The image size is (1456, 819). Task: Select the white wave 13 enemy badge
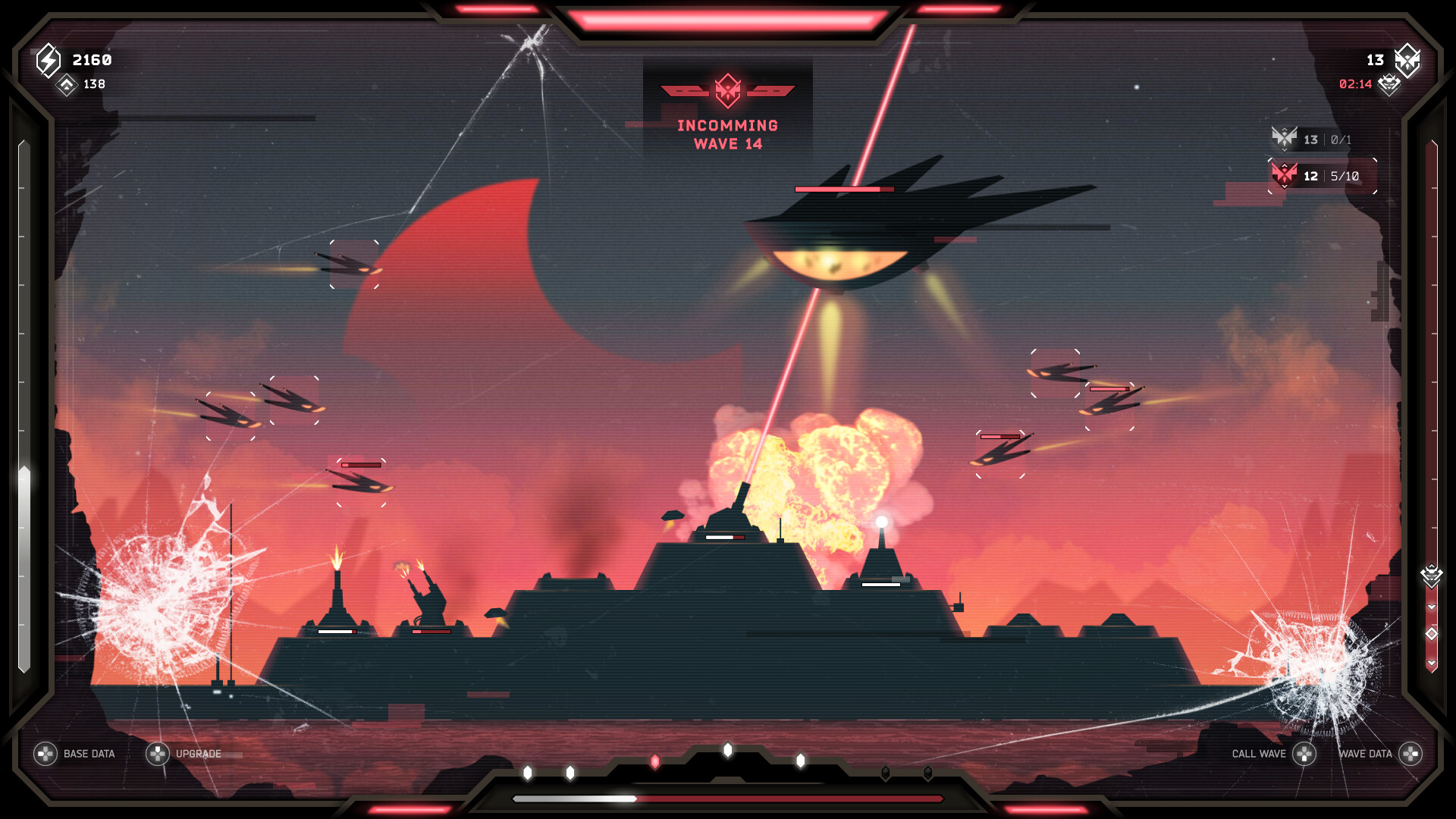pos(1285,140)
